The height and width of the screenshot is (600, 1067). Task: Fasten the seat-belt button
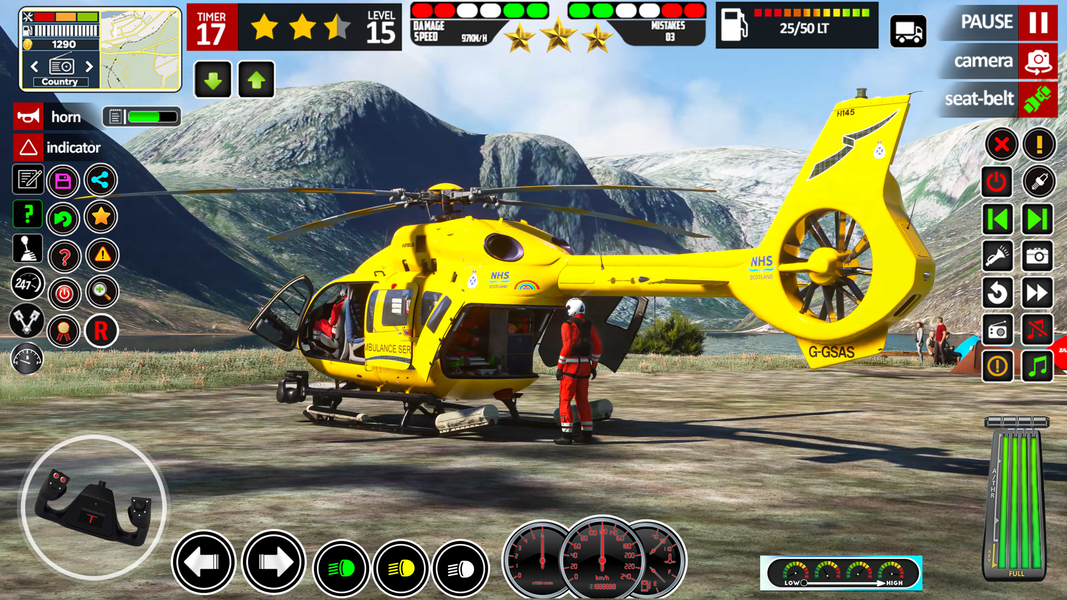click(x=1038, y=99)
